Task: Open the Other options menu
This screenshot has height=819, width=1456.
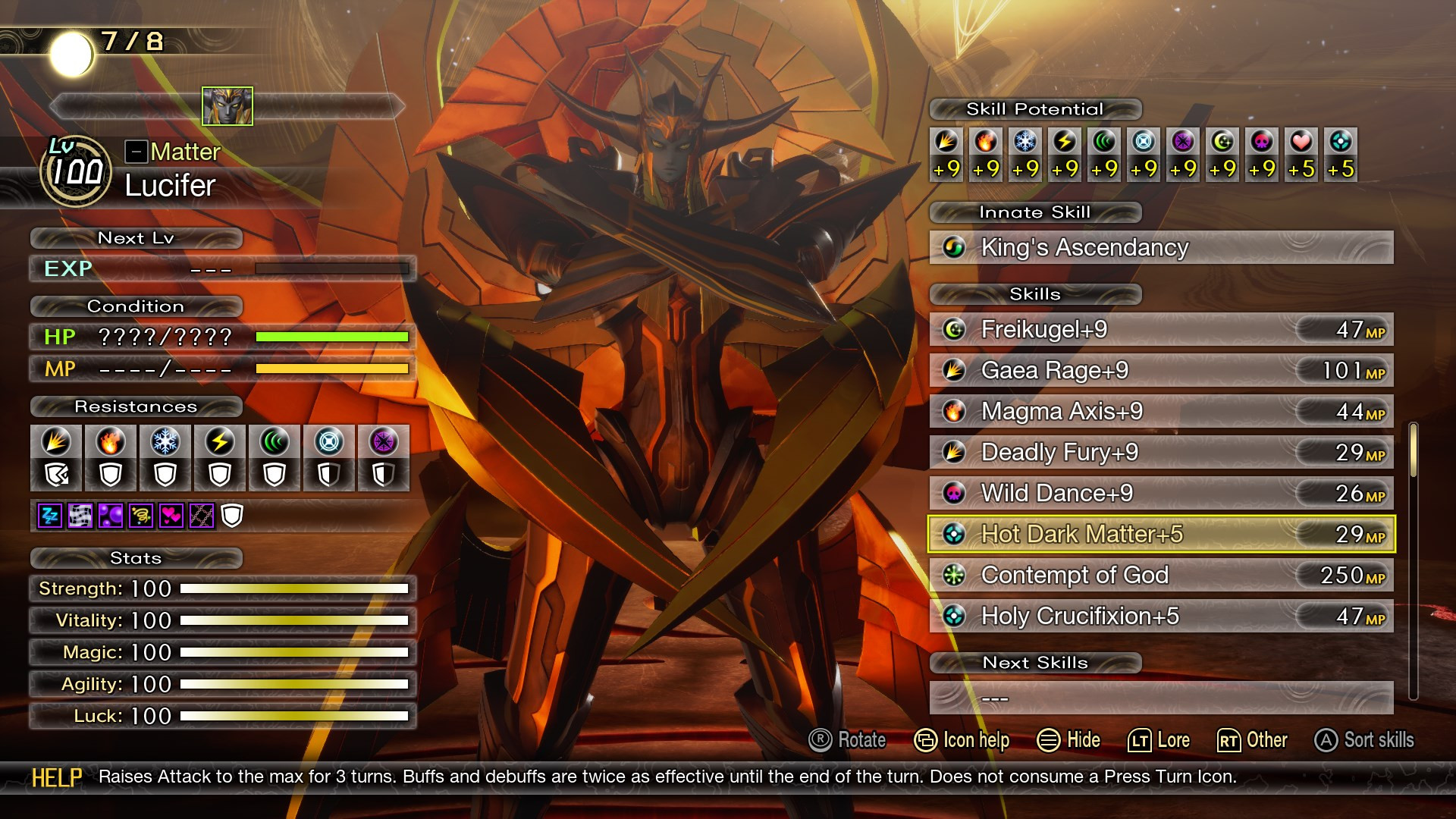Action: coord(1253,740)
